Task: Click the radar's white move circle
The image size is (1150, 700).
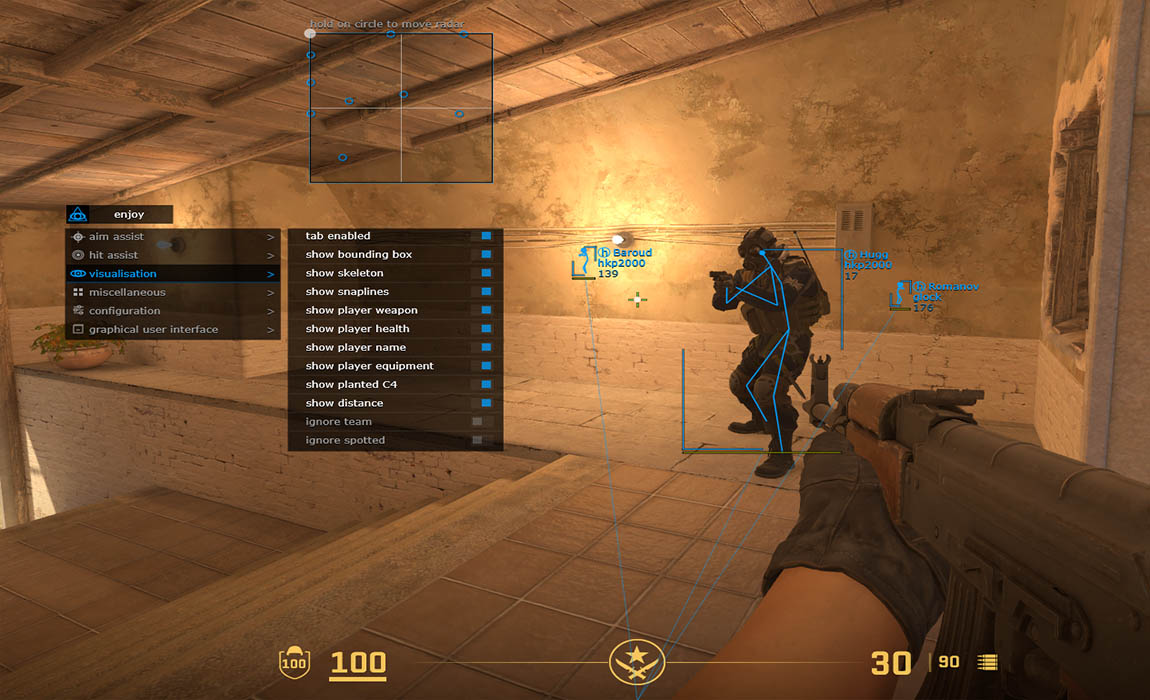Action: [x=310, y=34]
